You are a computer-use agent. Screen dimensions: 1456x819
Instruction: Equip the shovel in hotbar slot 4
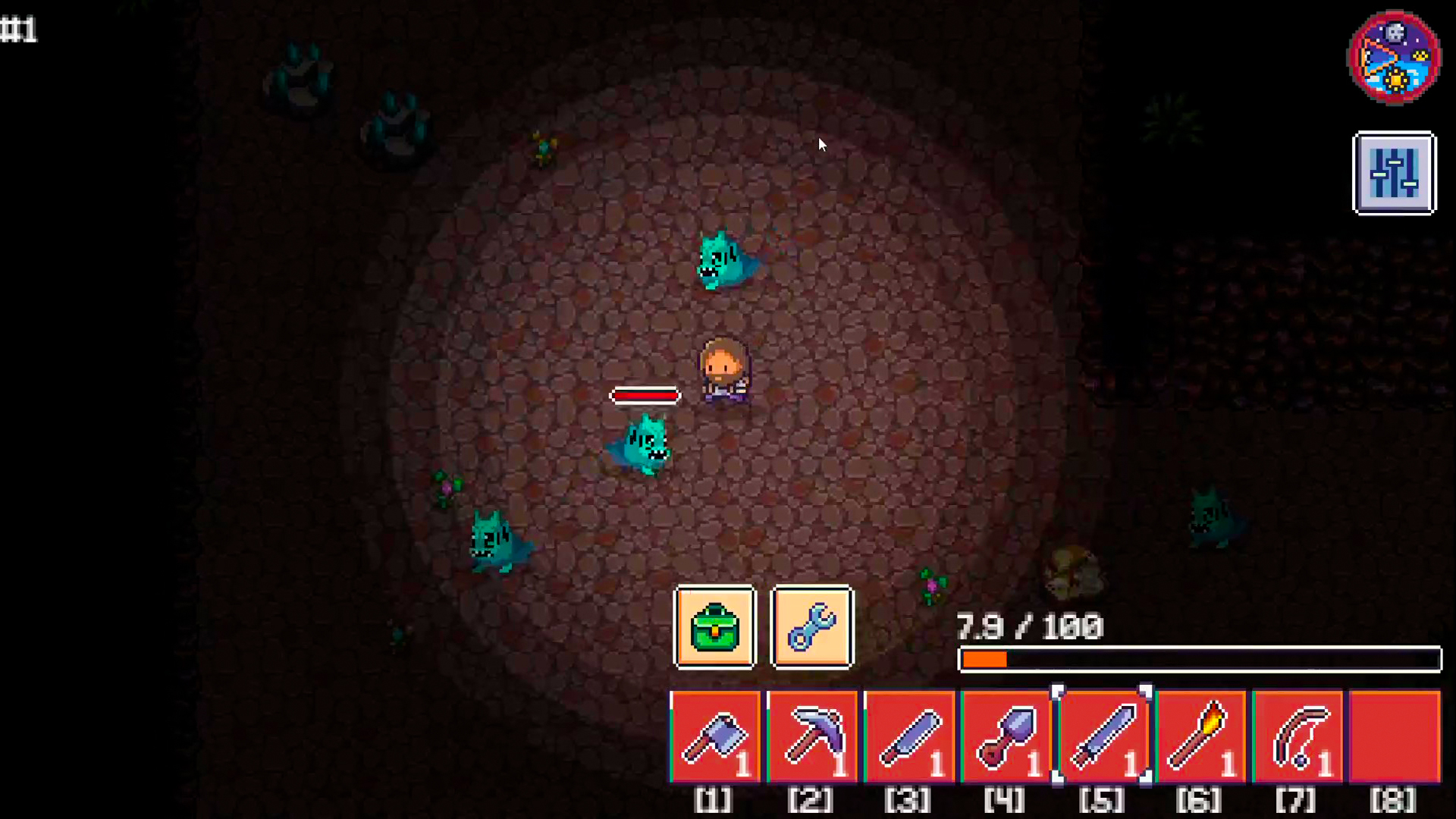pos(1006,737)
